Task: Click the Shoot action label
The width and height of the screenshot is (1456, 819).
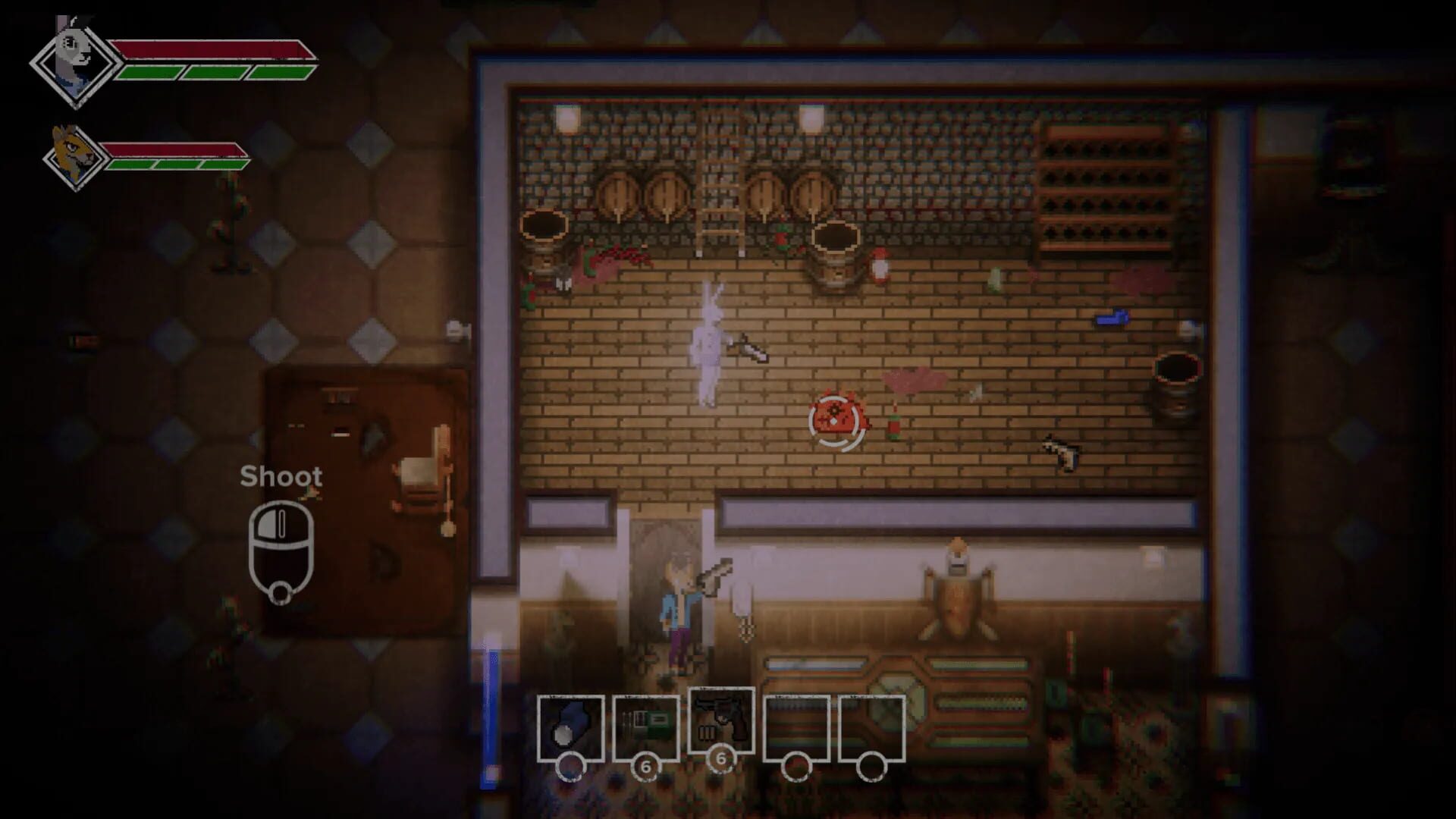Action: tap(281, 478)
